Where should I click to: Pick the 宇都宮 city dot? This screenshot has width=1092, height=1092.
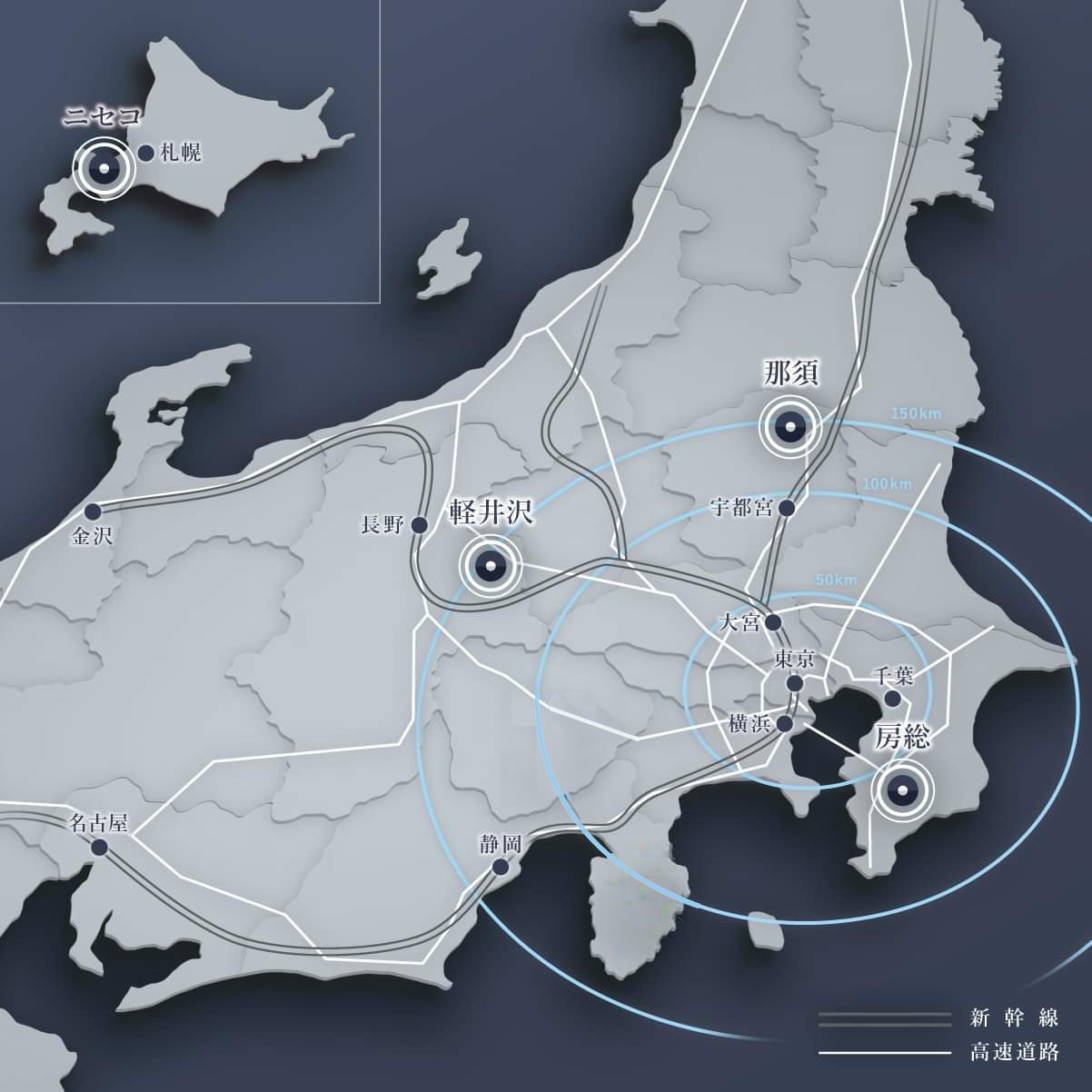pos(787,508)
